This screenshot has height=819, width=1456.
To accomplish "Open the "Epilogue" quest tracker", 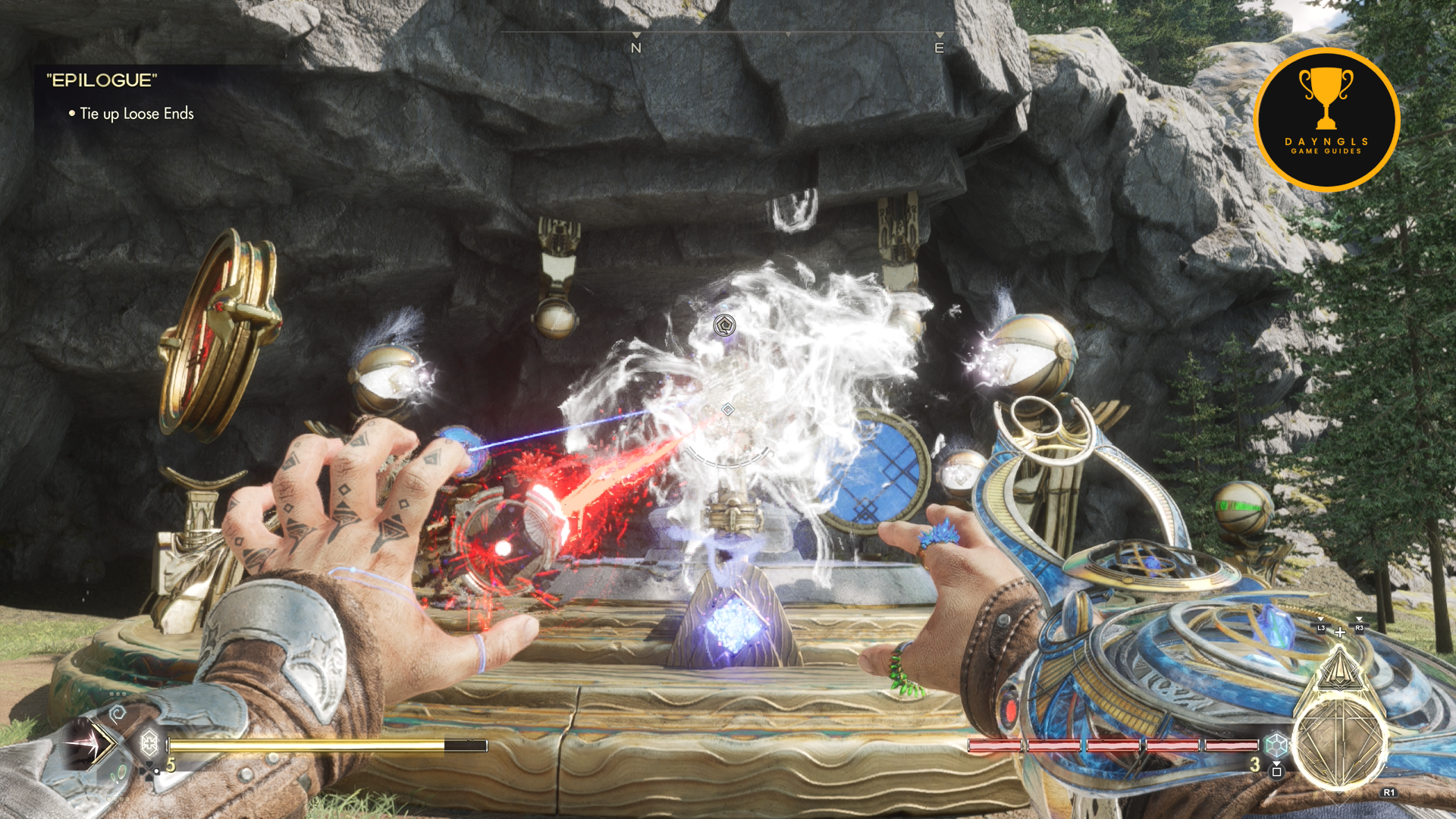I will [102, 80].
